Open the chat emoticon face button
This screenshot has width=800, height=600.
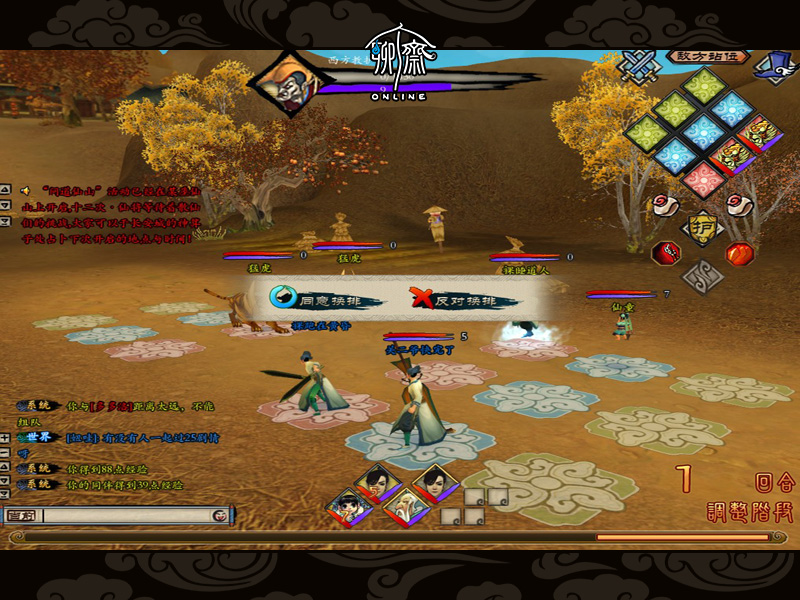tap(219, 515)
